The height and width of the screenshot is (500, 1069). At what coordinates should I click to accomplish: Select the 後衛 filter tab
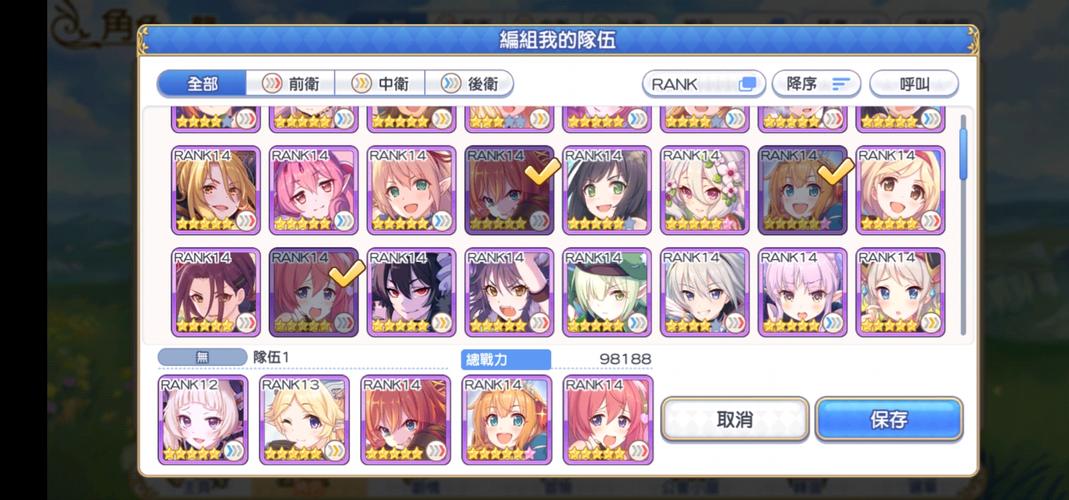pos(470,84)
